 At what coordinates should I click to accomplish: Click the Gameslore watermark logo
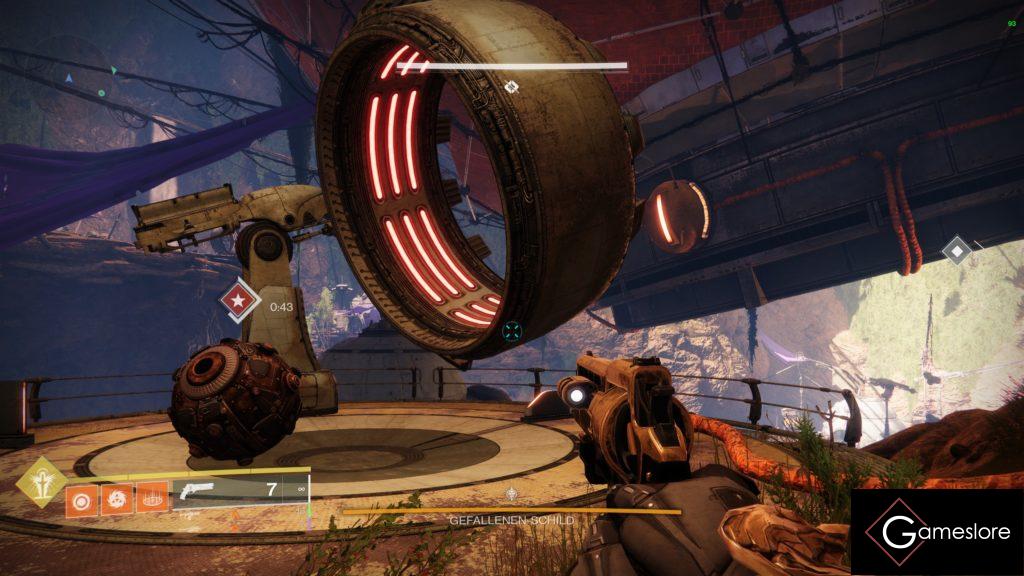coord(937,532)
